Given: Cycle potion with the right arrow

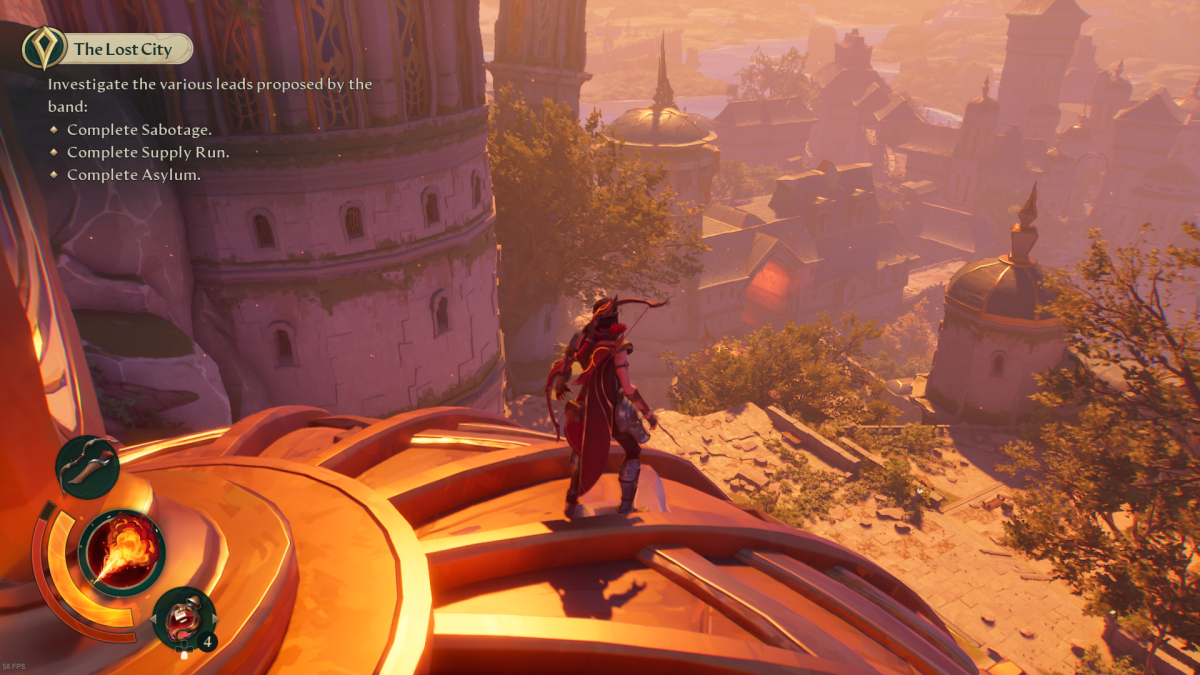Looking at the screenshot, I should (x=213, y=620).
